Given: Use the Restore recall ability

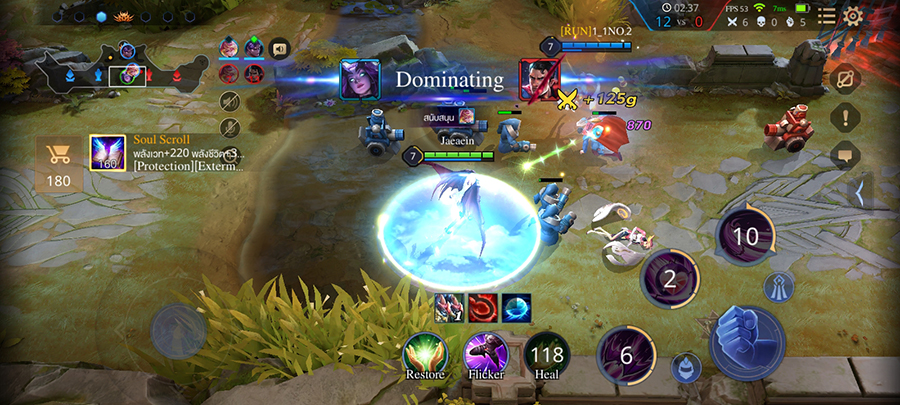Looking at the screenshot, I should point(424,354).
